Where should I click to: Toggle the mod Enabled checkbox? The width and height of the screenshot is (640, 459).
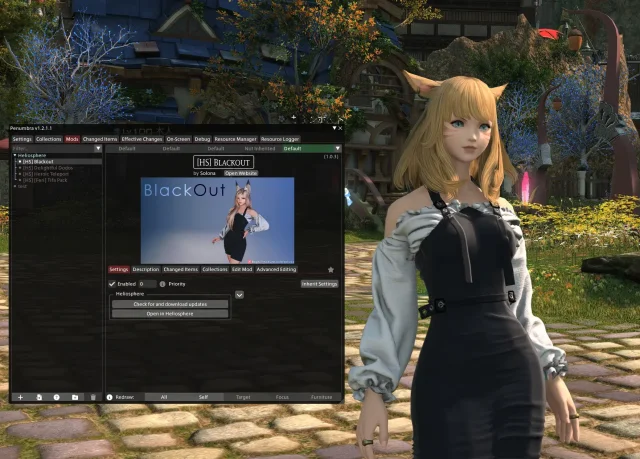[112, 284]
